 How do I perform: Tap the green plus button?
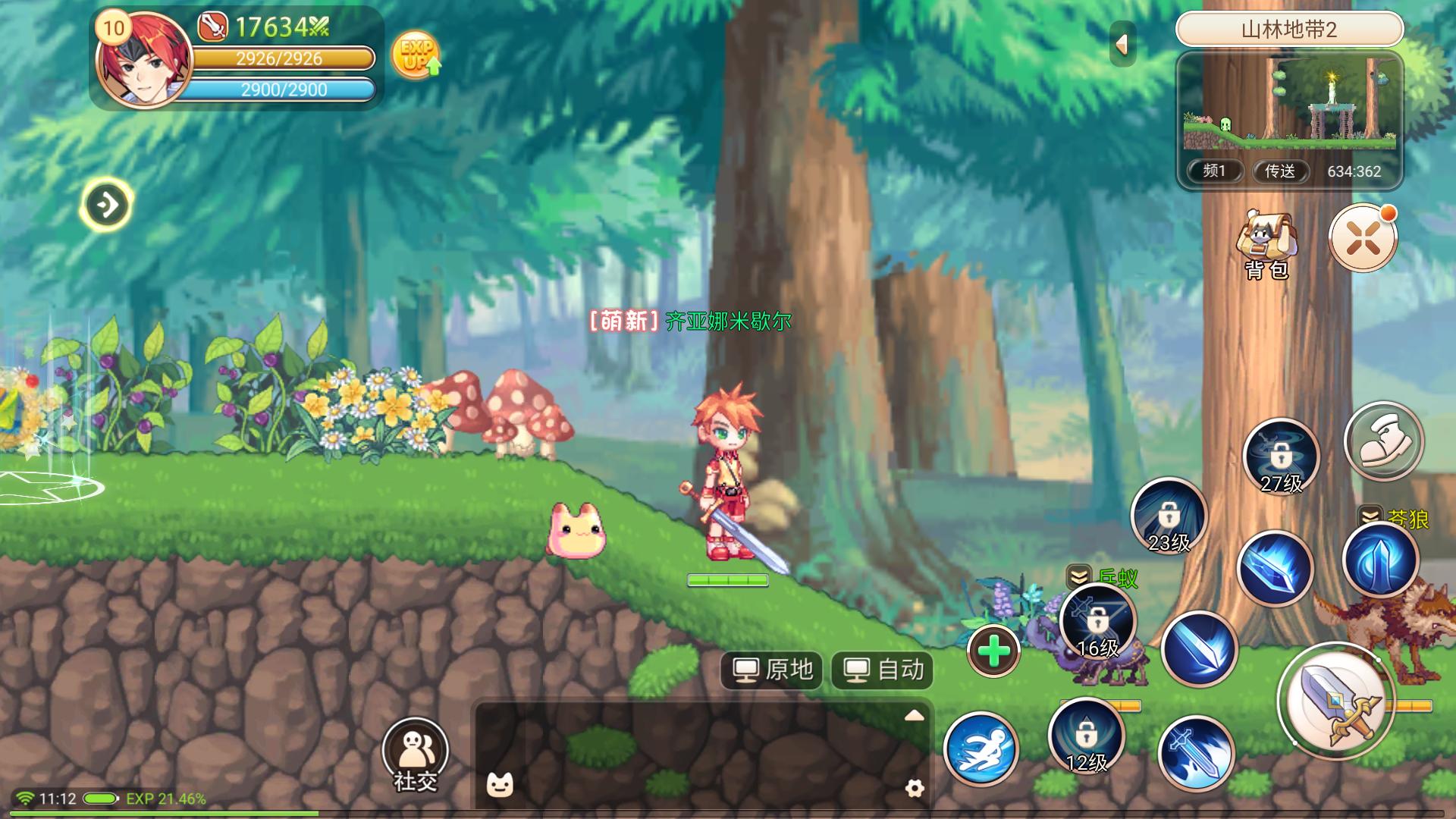(993, 651)
